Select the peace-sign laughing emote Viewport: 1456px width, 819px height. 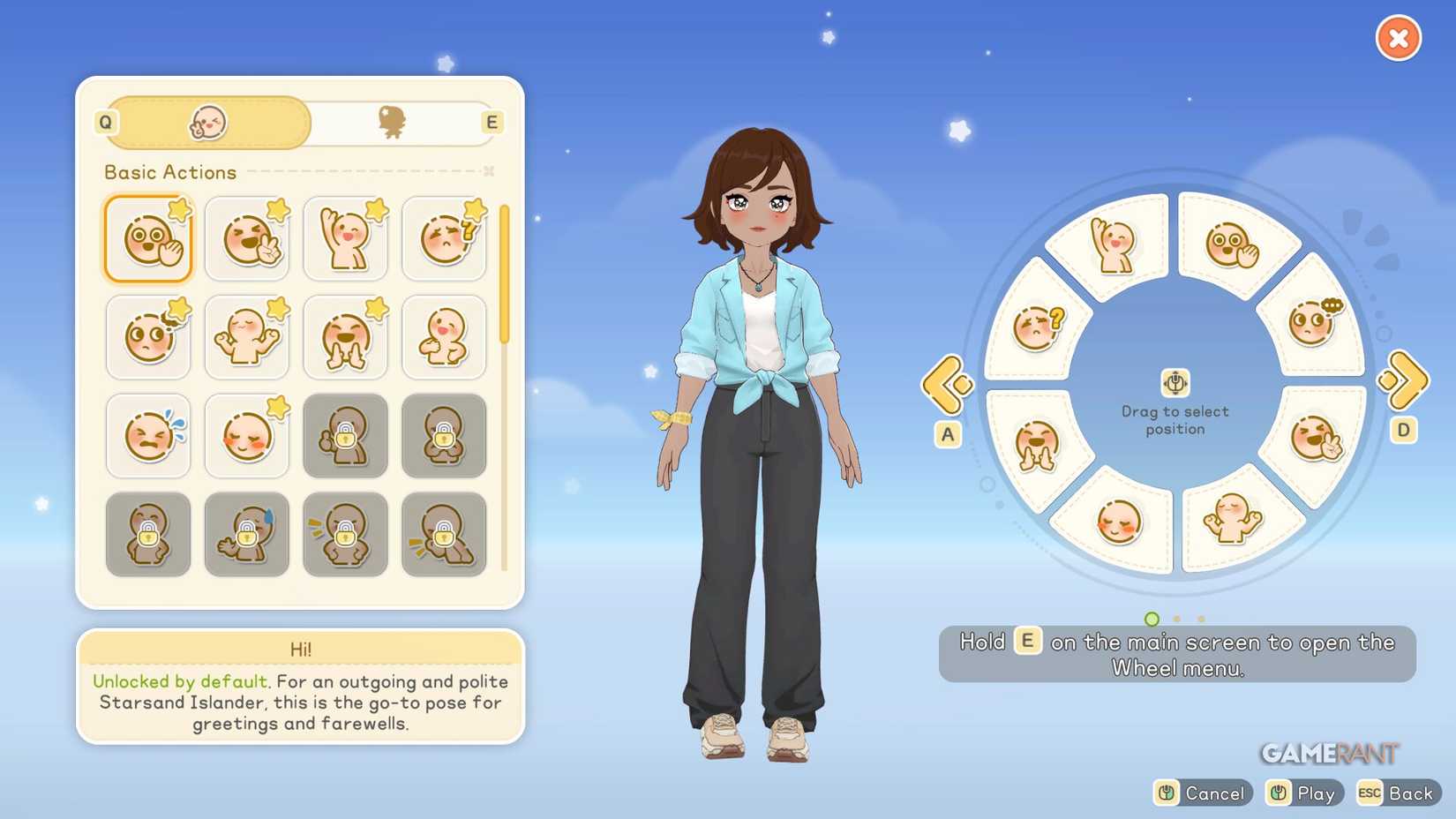[247, 238]
